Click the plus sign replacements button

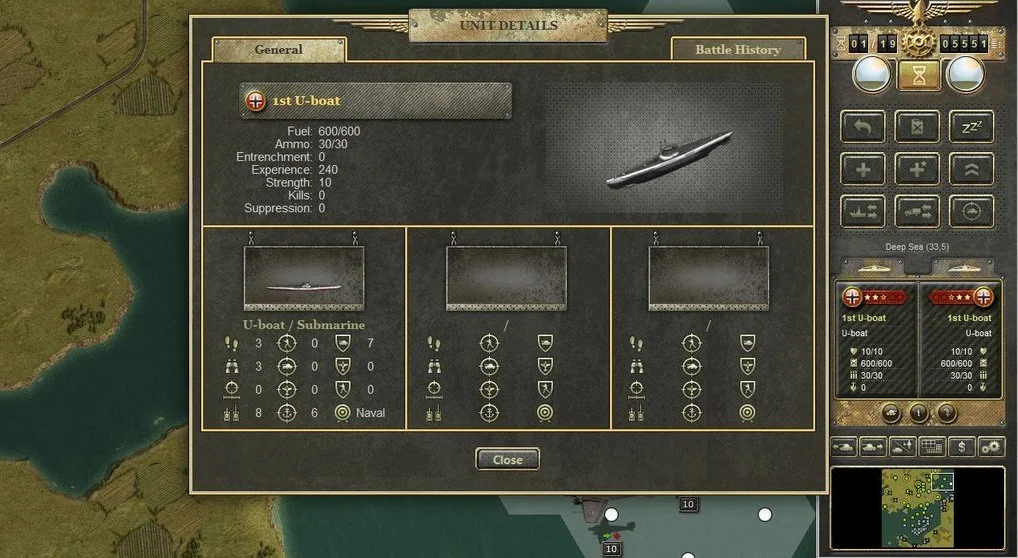coord(863,169)
